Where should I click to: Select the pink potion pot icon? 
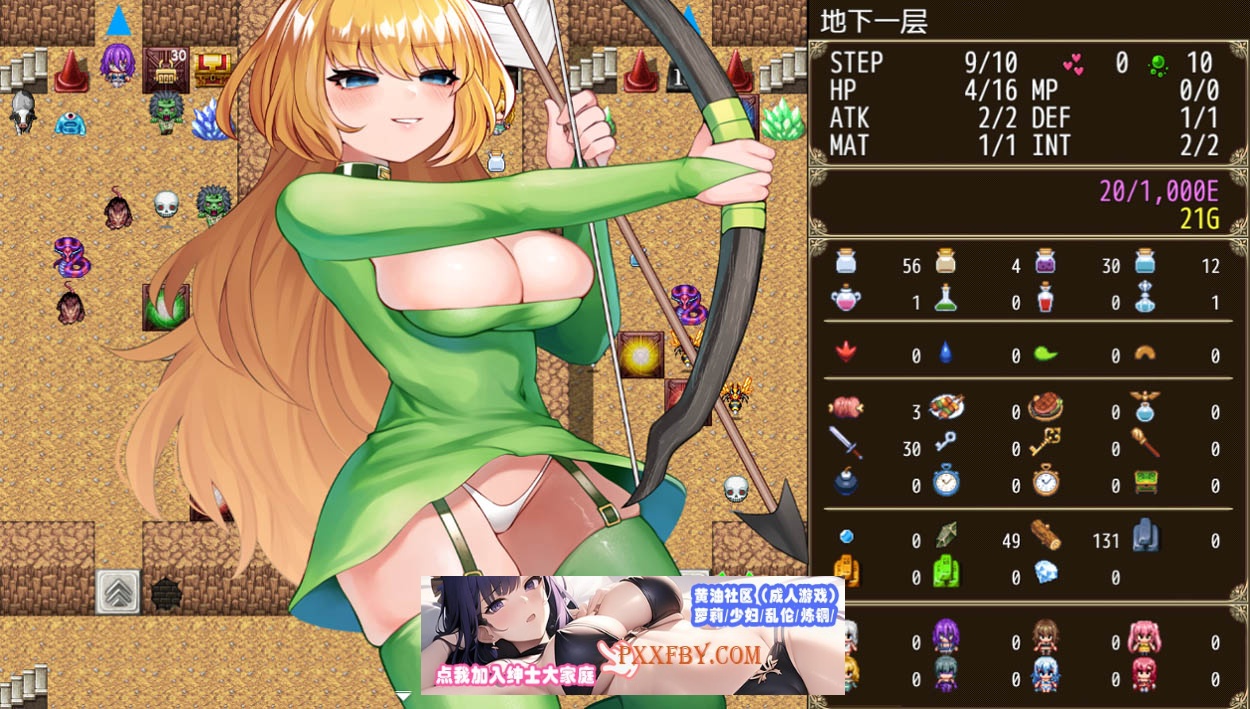pos(846,298)
